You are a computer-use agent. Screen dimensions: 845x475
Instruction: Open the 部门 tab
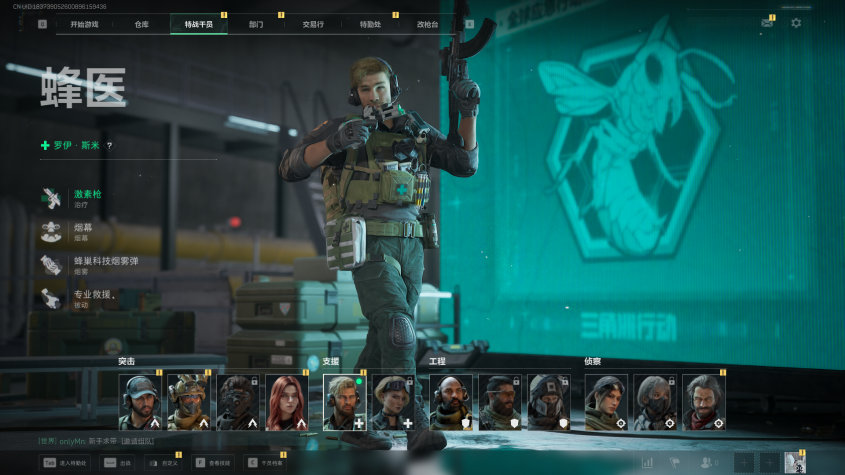(x=256, y=24)
